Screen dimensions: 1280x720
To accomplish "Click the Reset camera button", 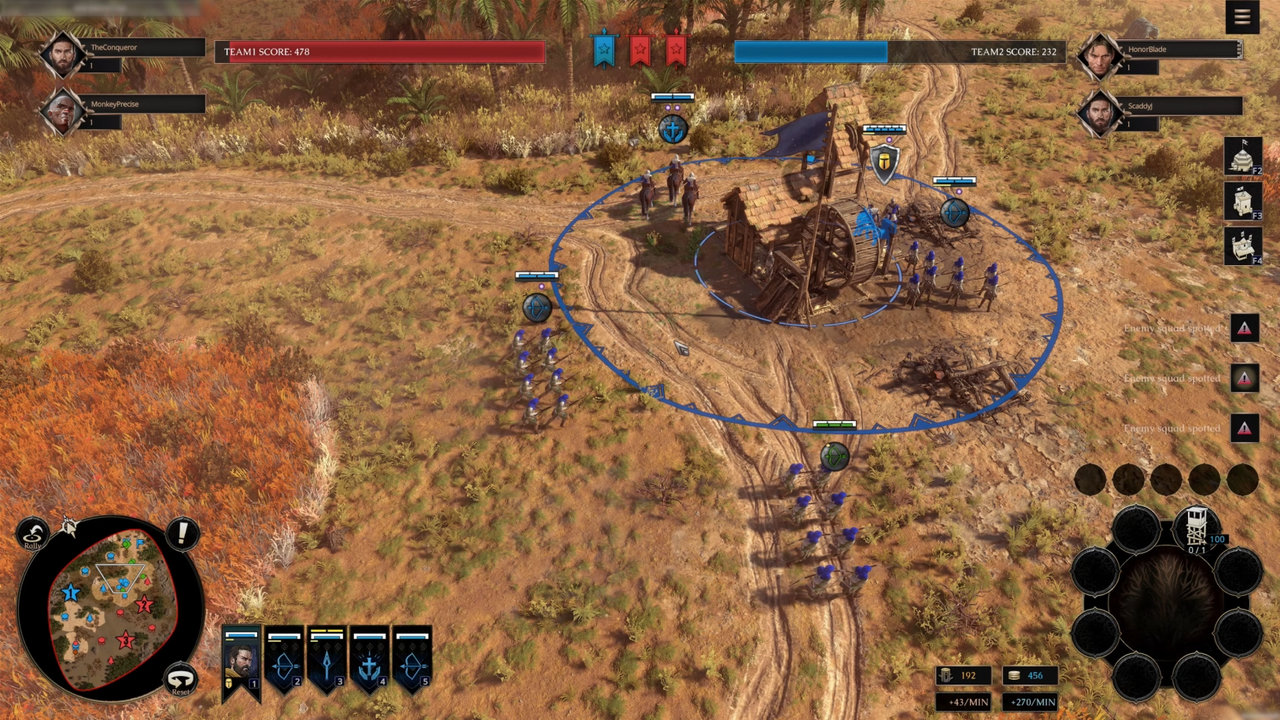I will click(x=180, y=680).
